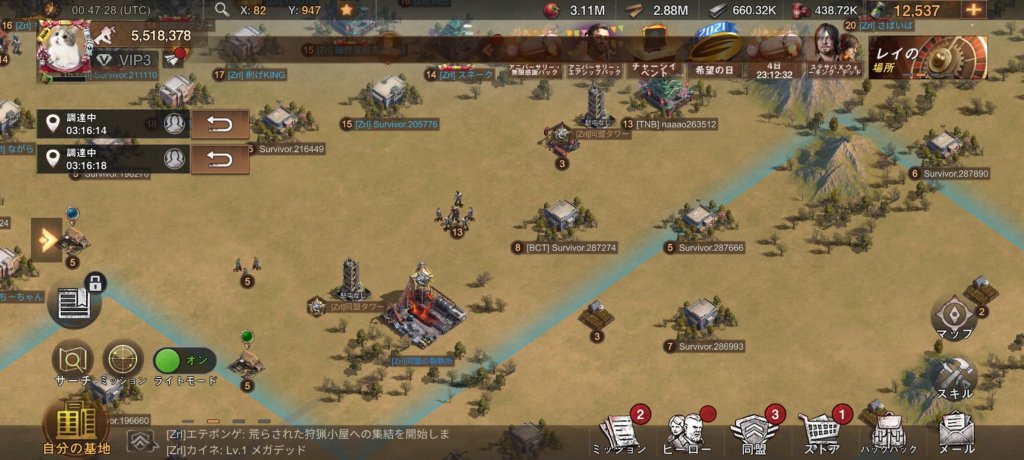Add currency with the orange plus button
Screen dimensions: 1024x460
(973, 10)
